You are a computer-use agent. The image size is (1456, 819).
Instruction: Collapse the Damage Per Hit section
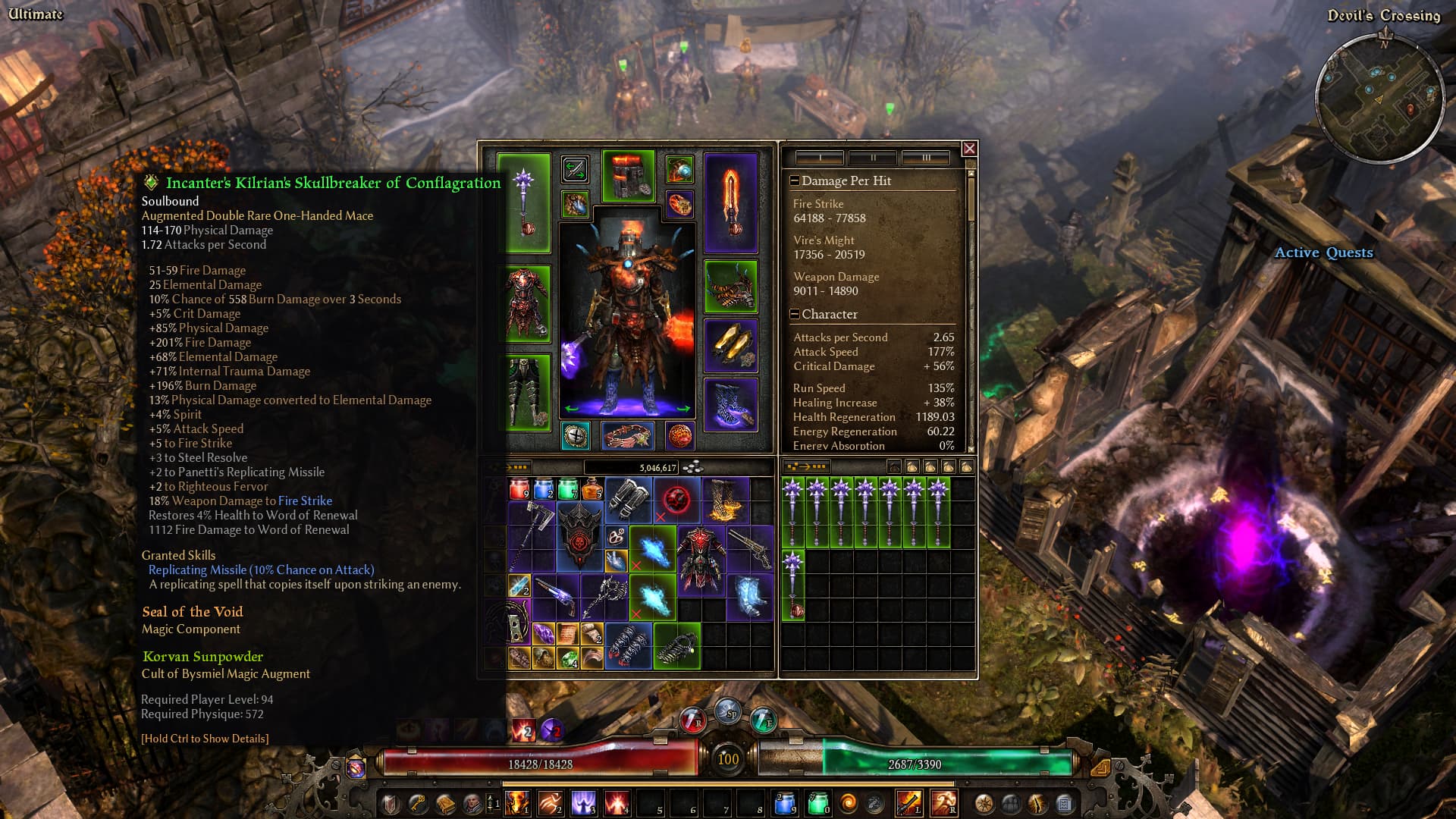point(794,180)
